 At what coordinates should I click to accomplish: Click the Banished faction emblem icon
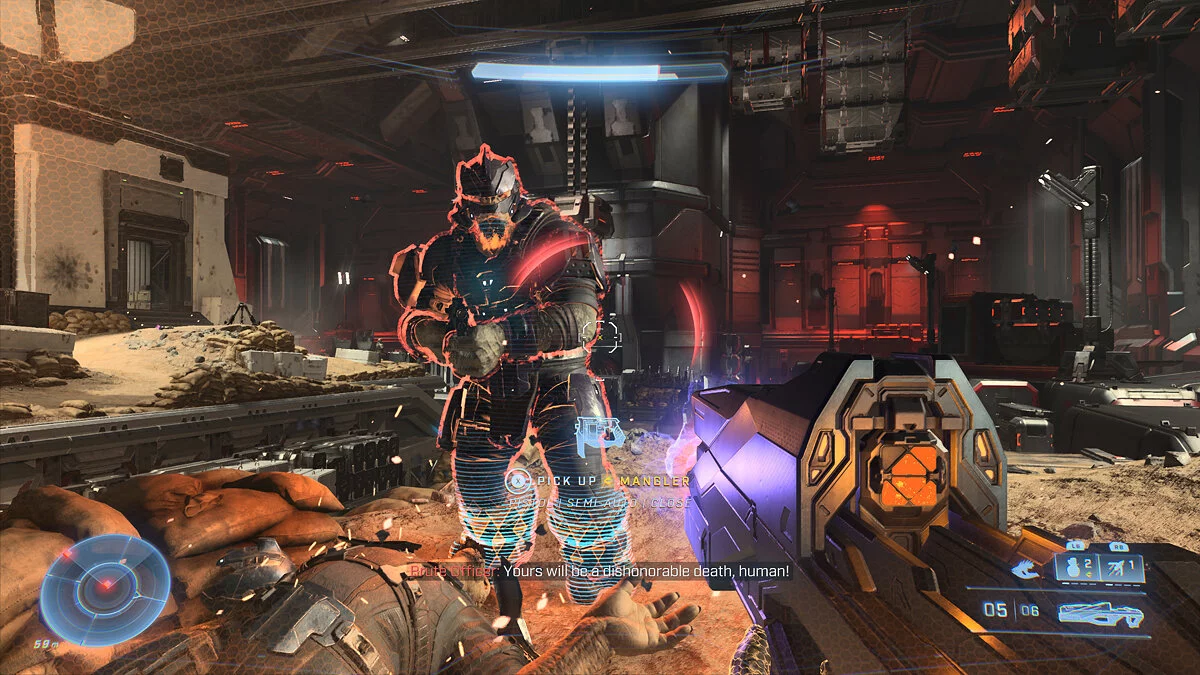(x=1023, y=570)
